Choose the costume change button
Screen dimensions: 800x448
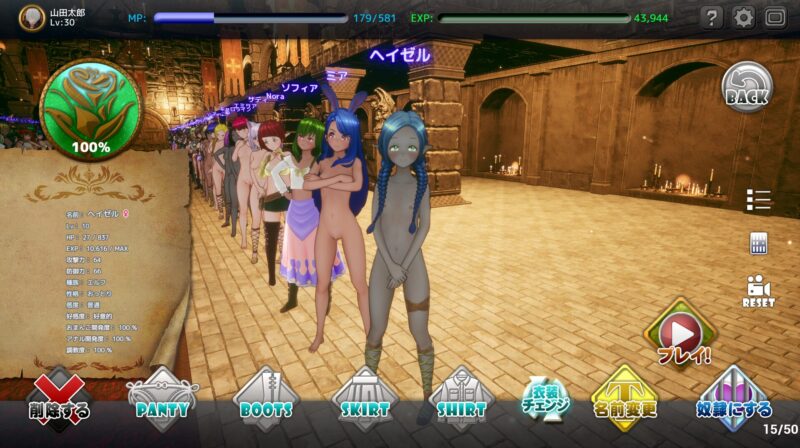(x=545, y=400)
